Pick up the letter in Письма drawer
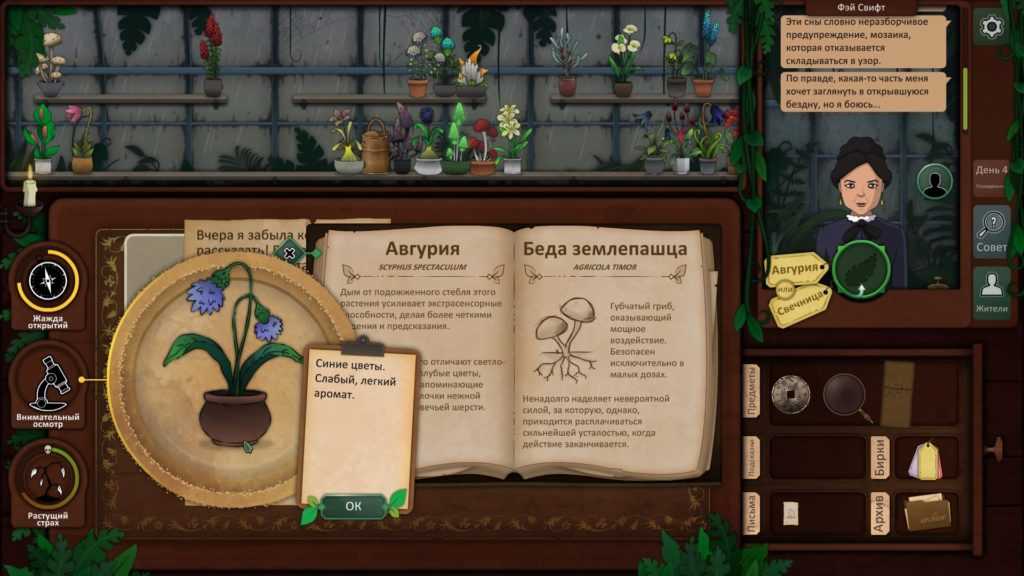Screen dimensions: 1024x576 point(790,512)
